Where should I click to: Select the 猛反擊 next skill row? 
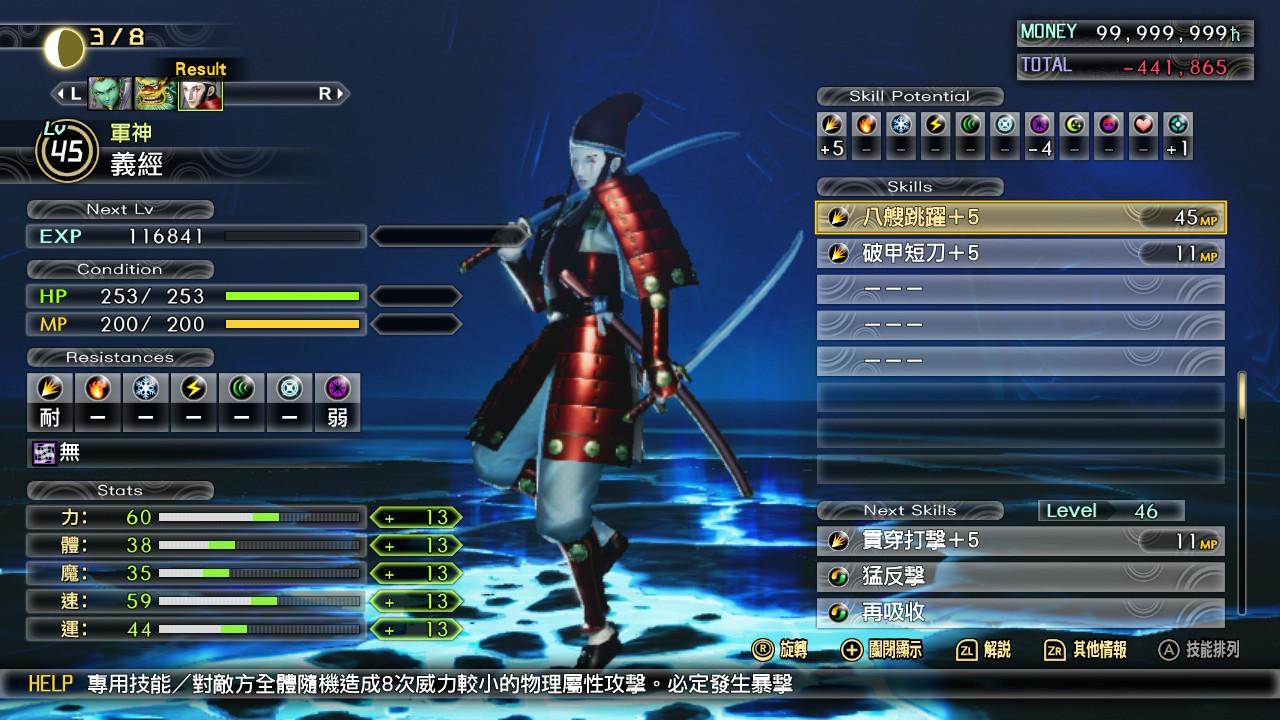pyautogui.click(x=1020, y=577)
